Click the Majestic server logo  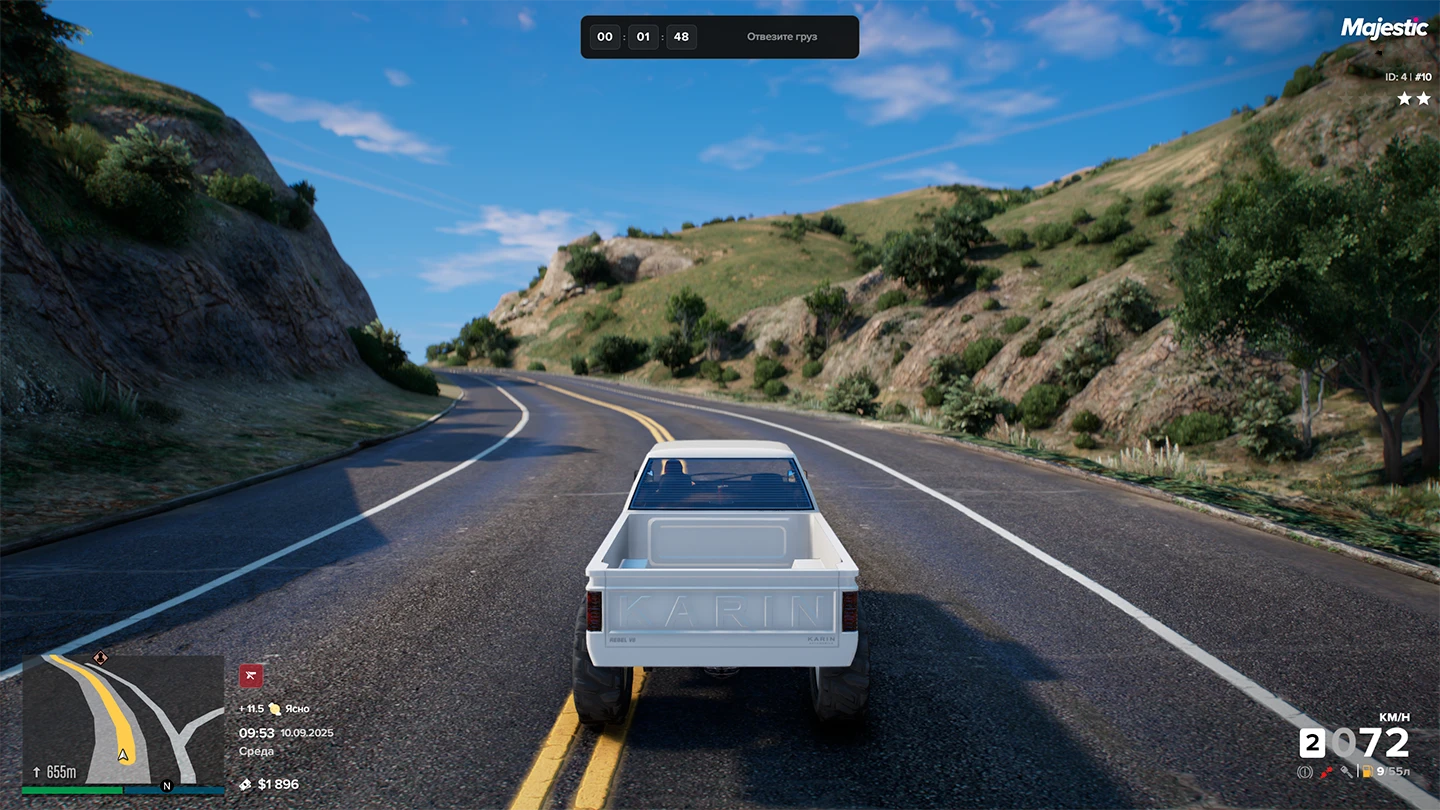pos(1384,28)
